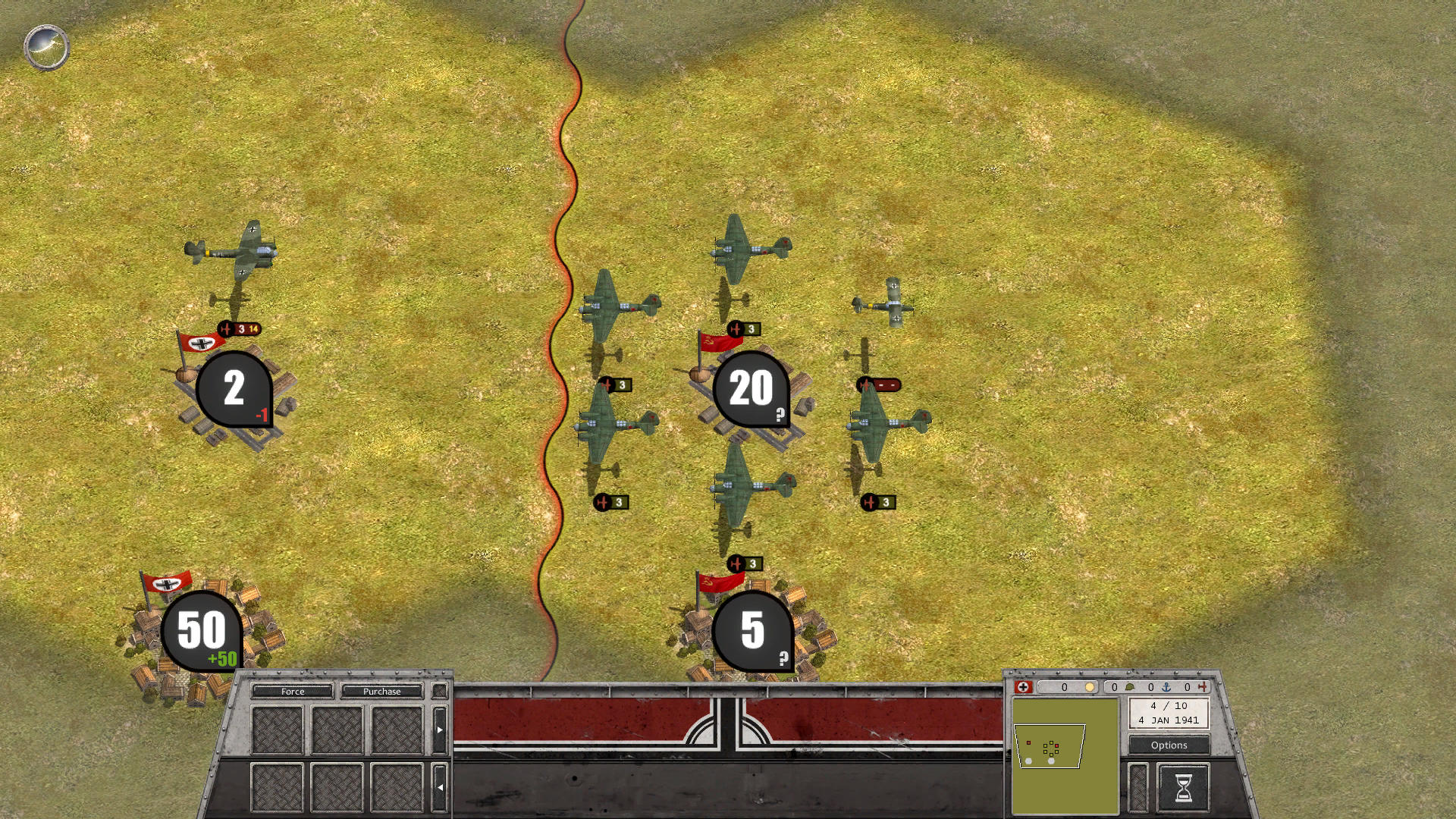1456x819 pixels.
Task: Click the compass globe icon in top-left corner
Action: coord(45,47)
